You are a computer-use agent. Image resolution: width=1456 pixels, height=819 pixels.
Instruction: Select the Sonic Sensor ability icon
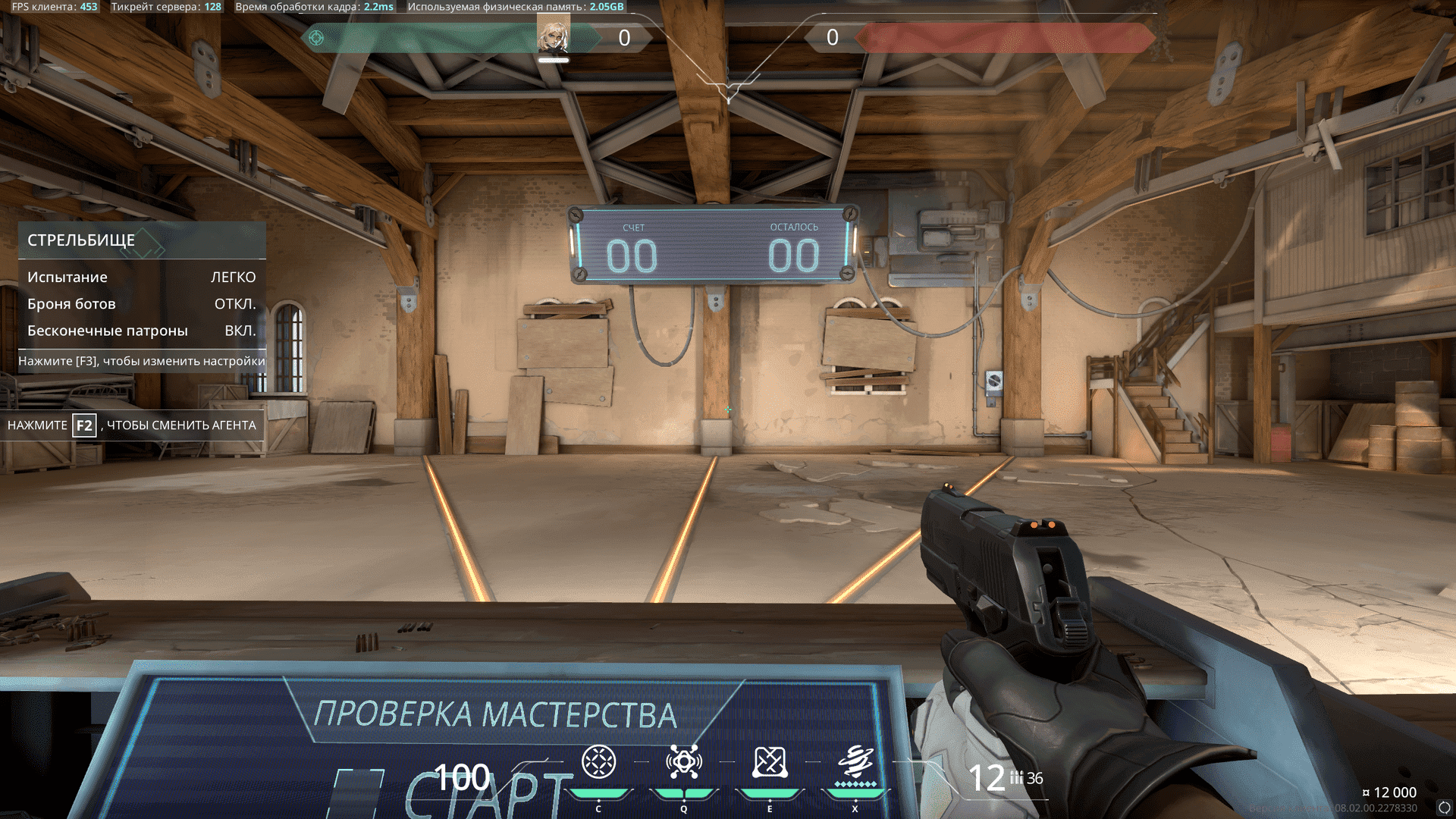[x=683, y=762]
